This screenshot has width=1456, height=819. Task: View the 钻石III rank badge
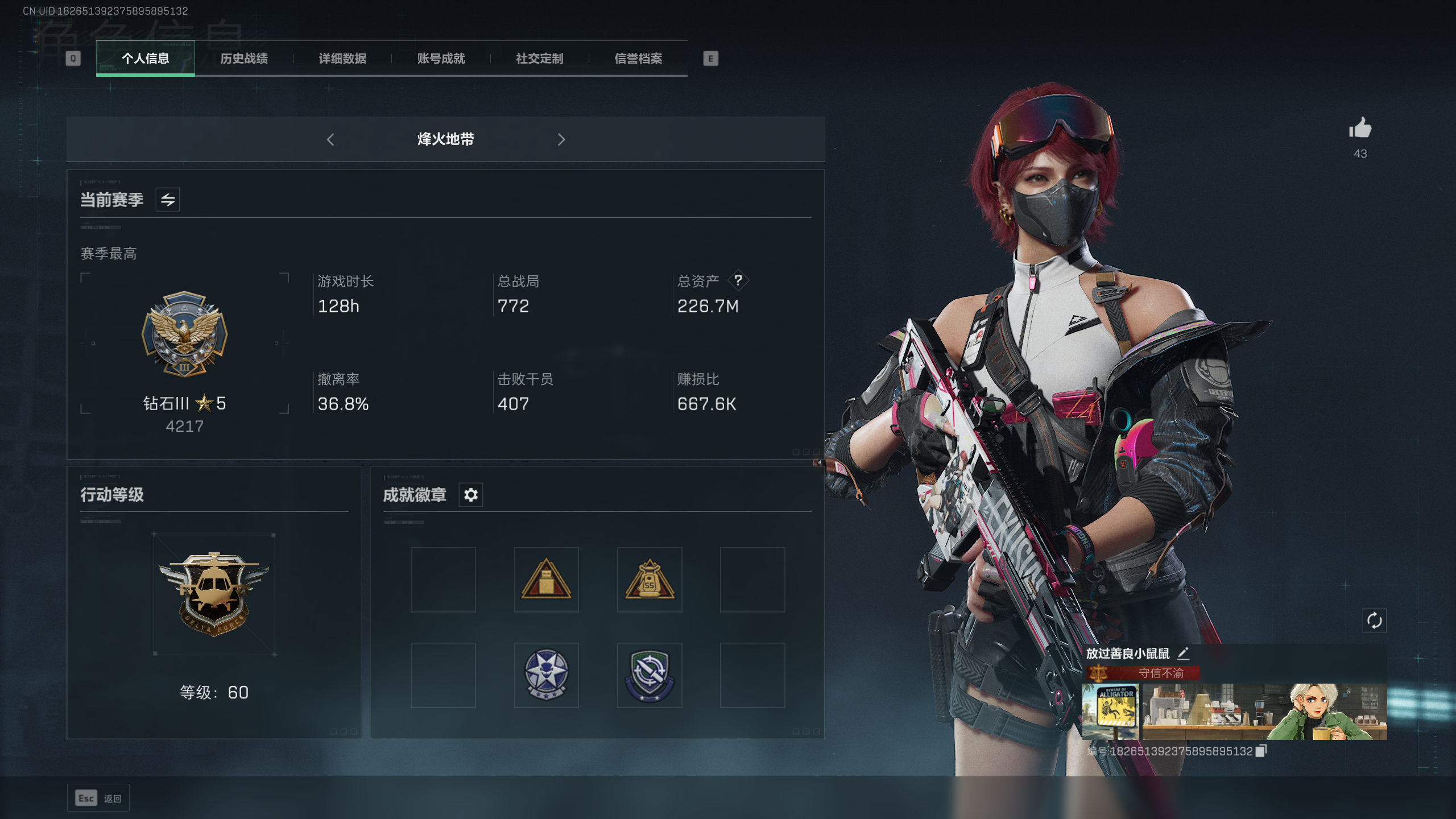tap(184, 334)
